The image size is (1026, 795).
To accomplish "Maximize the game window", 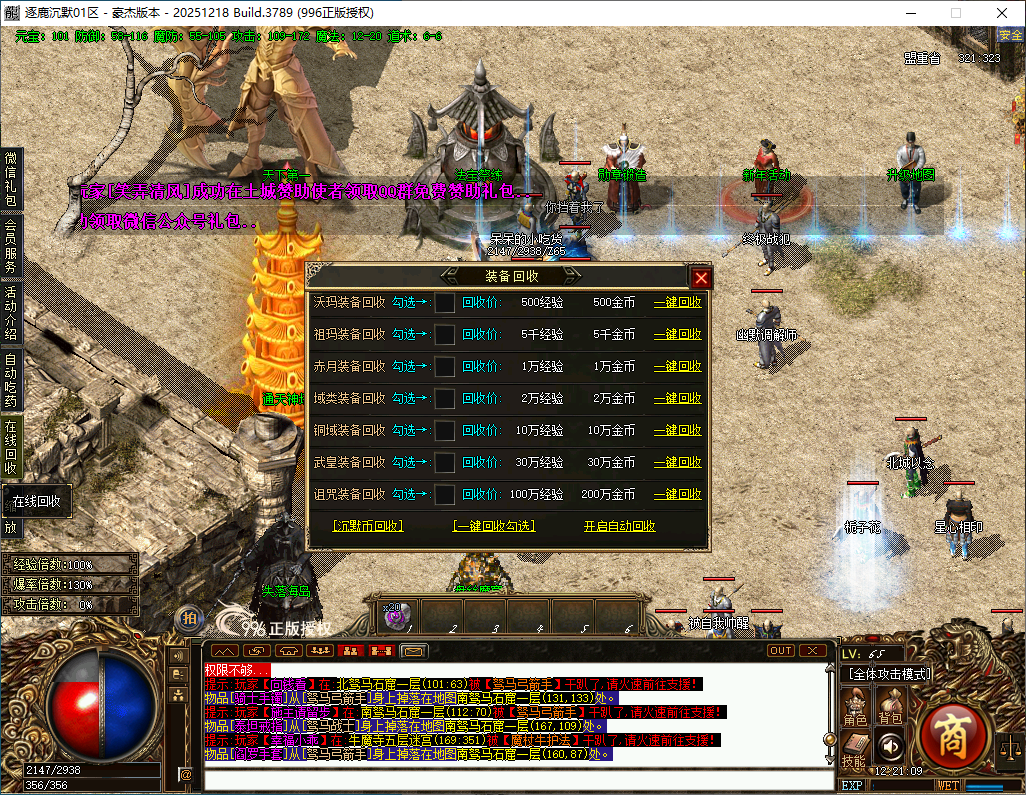I will (955, 12).
